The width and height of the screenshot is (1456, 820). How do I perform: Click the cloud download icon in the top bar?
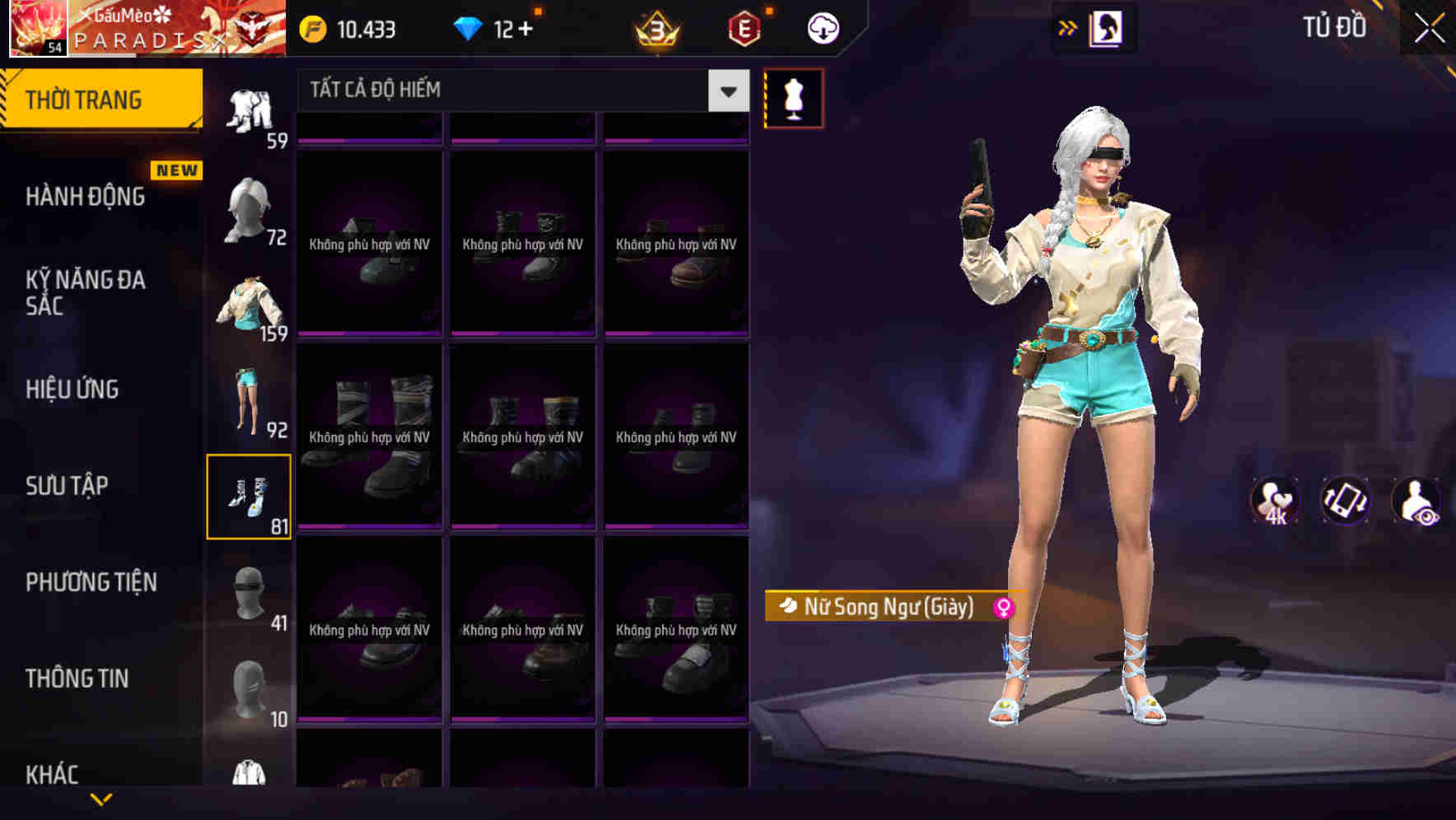click(821, 27)
